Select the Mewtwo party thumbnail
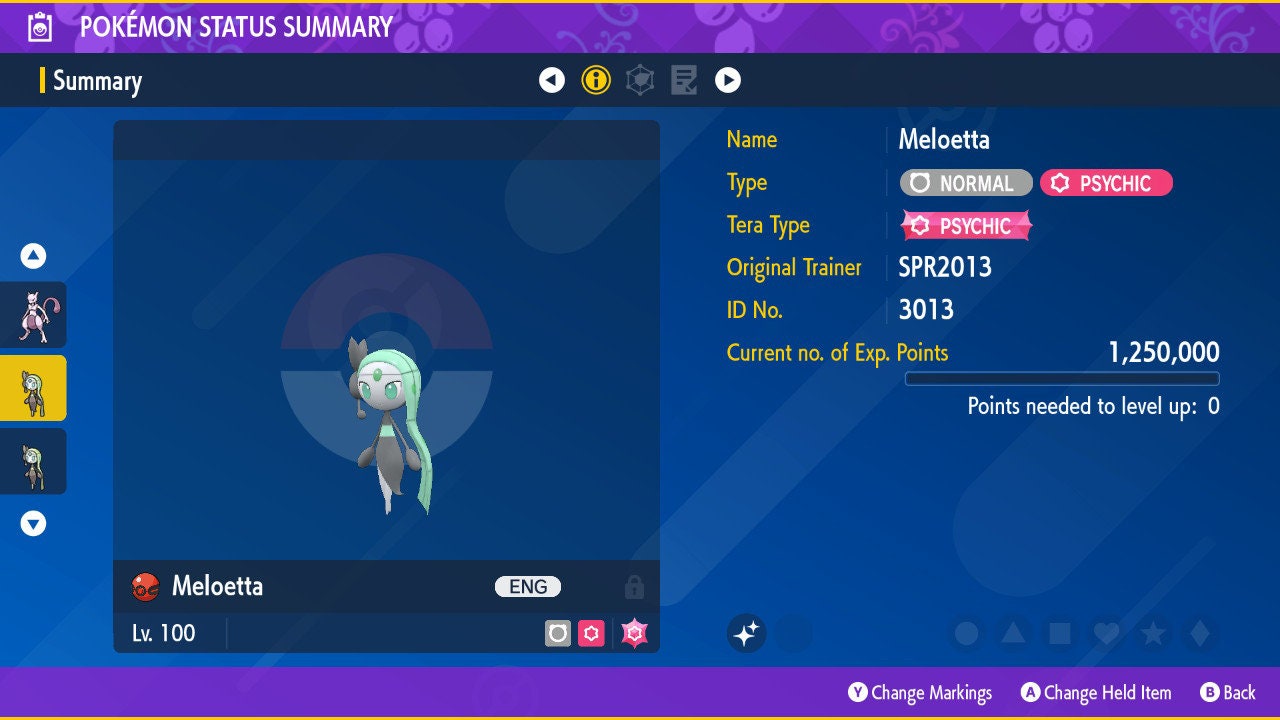Viewport: 1280px width, 720px height. pos(34,315)
